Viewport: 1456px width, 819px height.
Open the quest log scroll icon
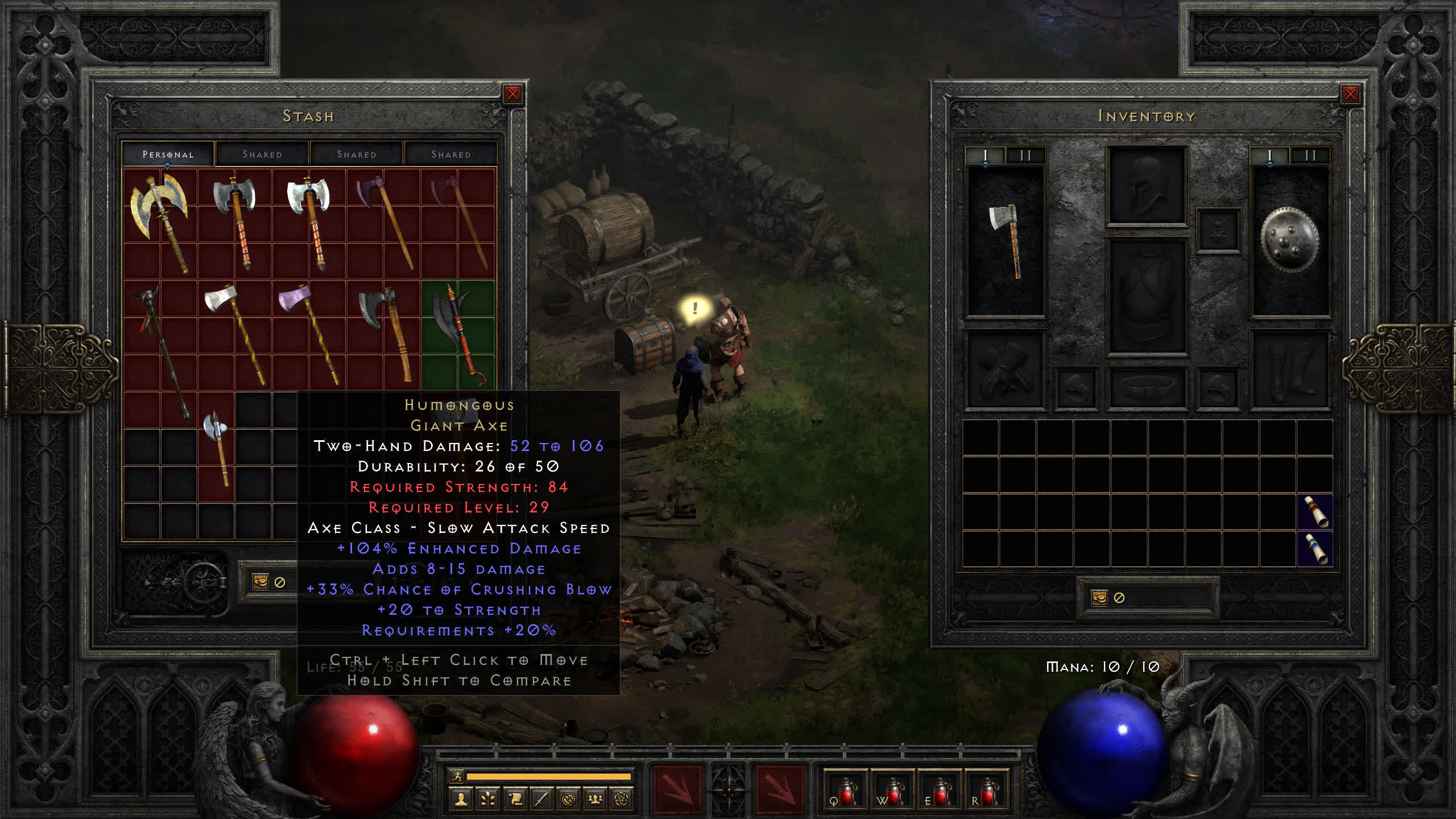(x=515, y=800)
